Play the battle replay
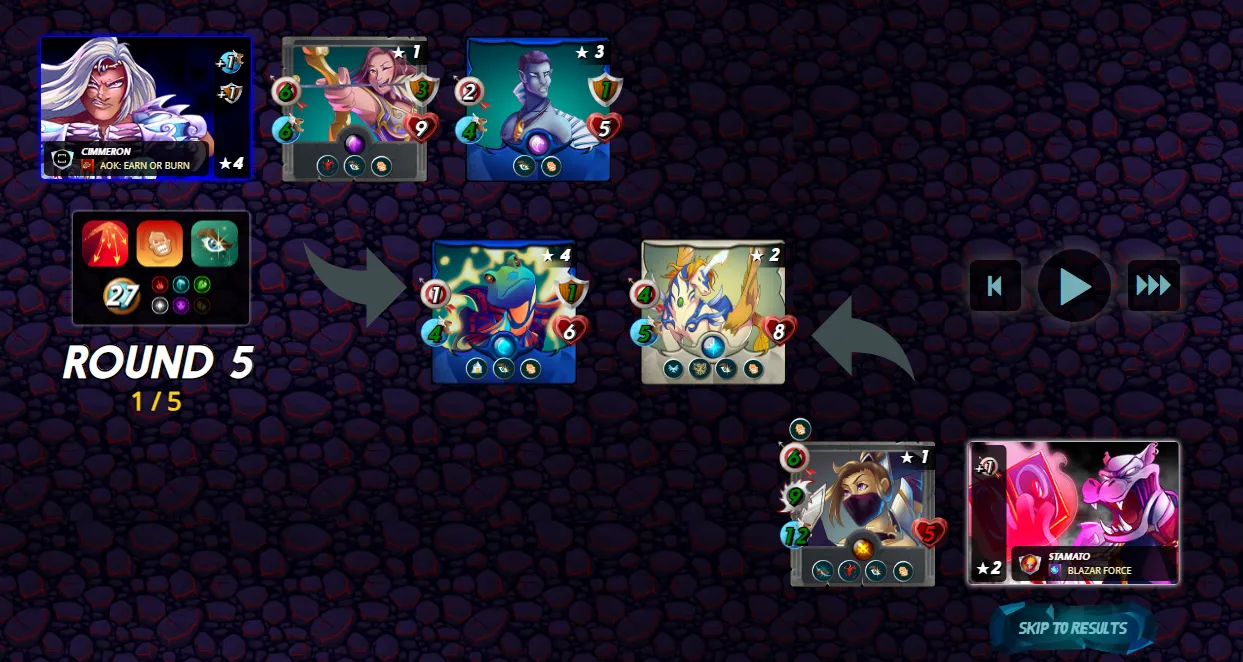Viewport: 1243px width, 662px height. [1074, 286]
